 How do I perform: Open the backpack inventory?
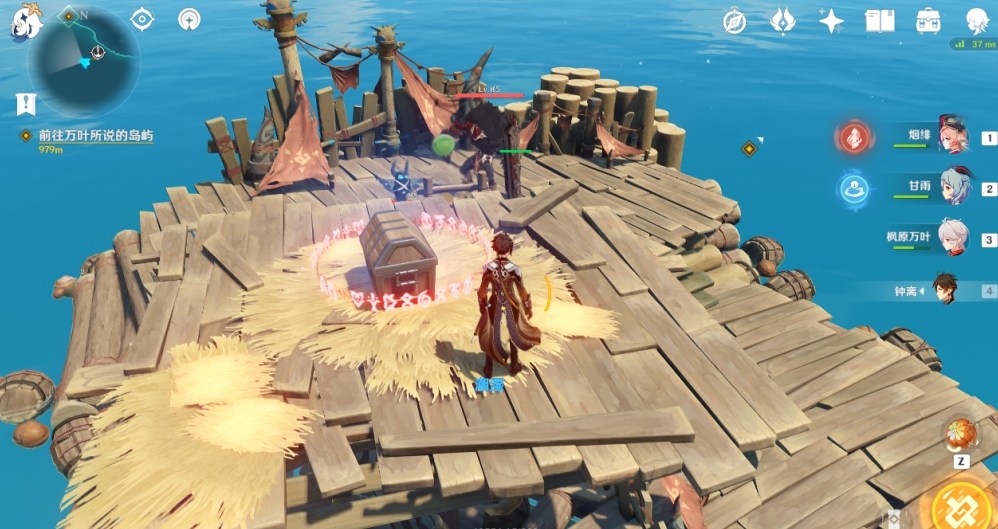point(928,21)
